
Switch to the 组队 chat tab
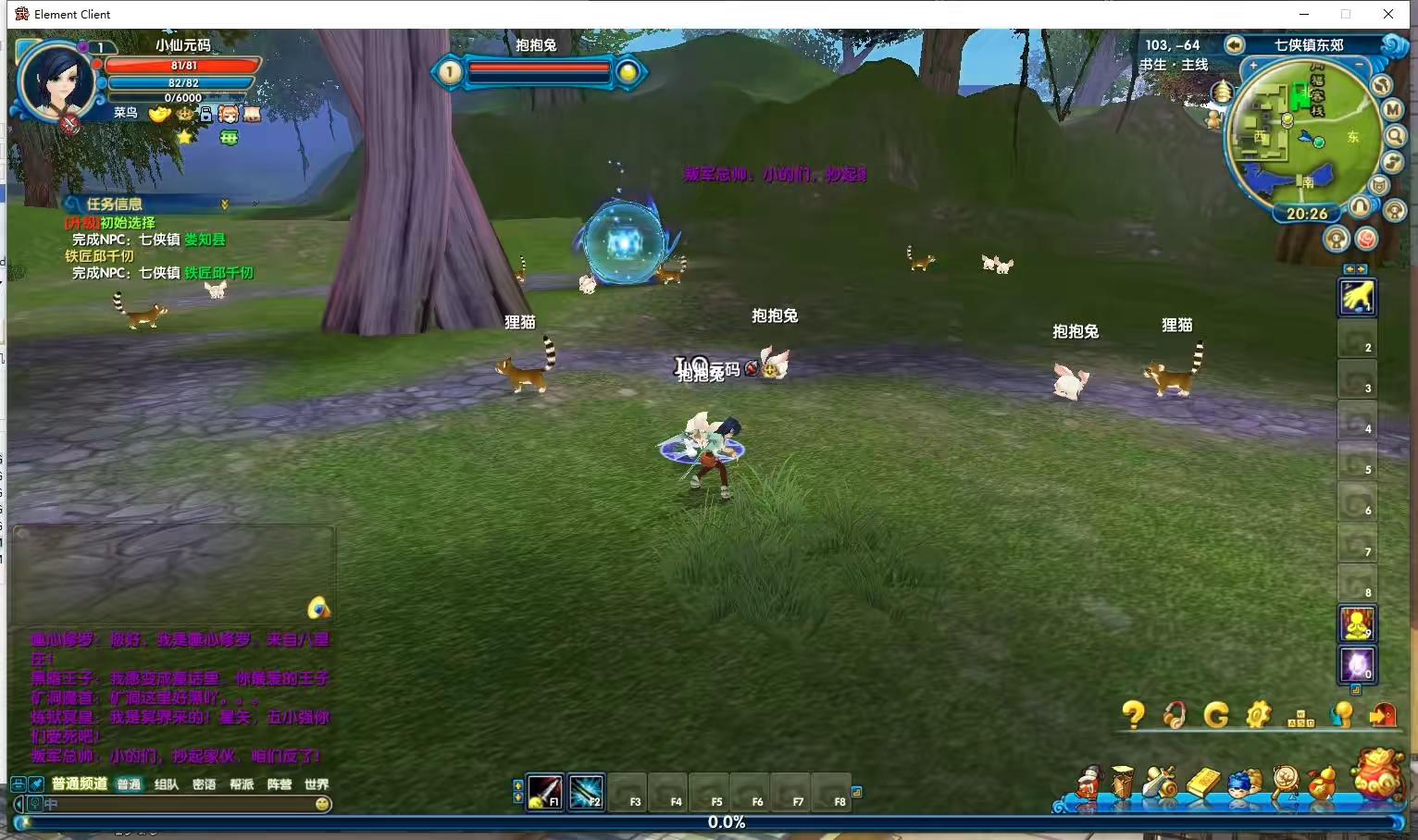pyautogui.click(x=167, y=784)
